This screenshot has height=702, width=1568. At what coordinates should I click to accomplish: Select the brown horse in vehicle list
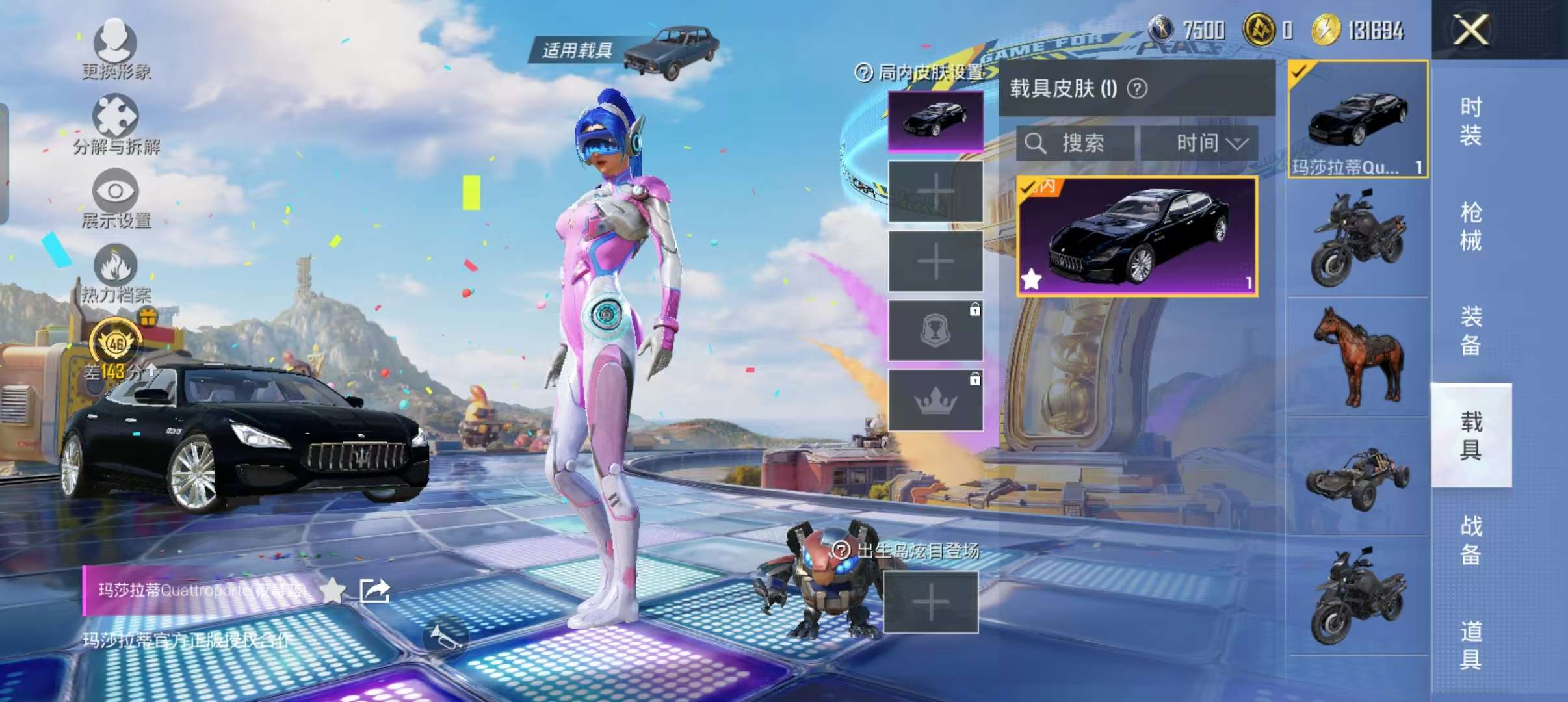(1357, 357)
